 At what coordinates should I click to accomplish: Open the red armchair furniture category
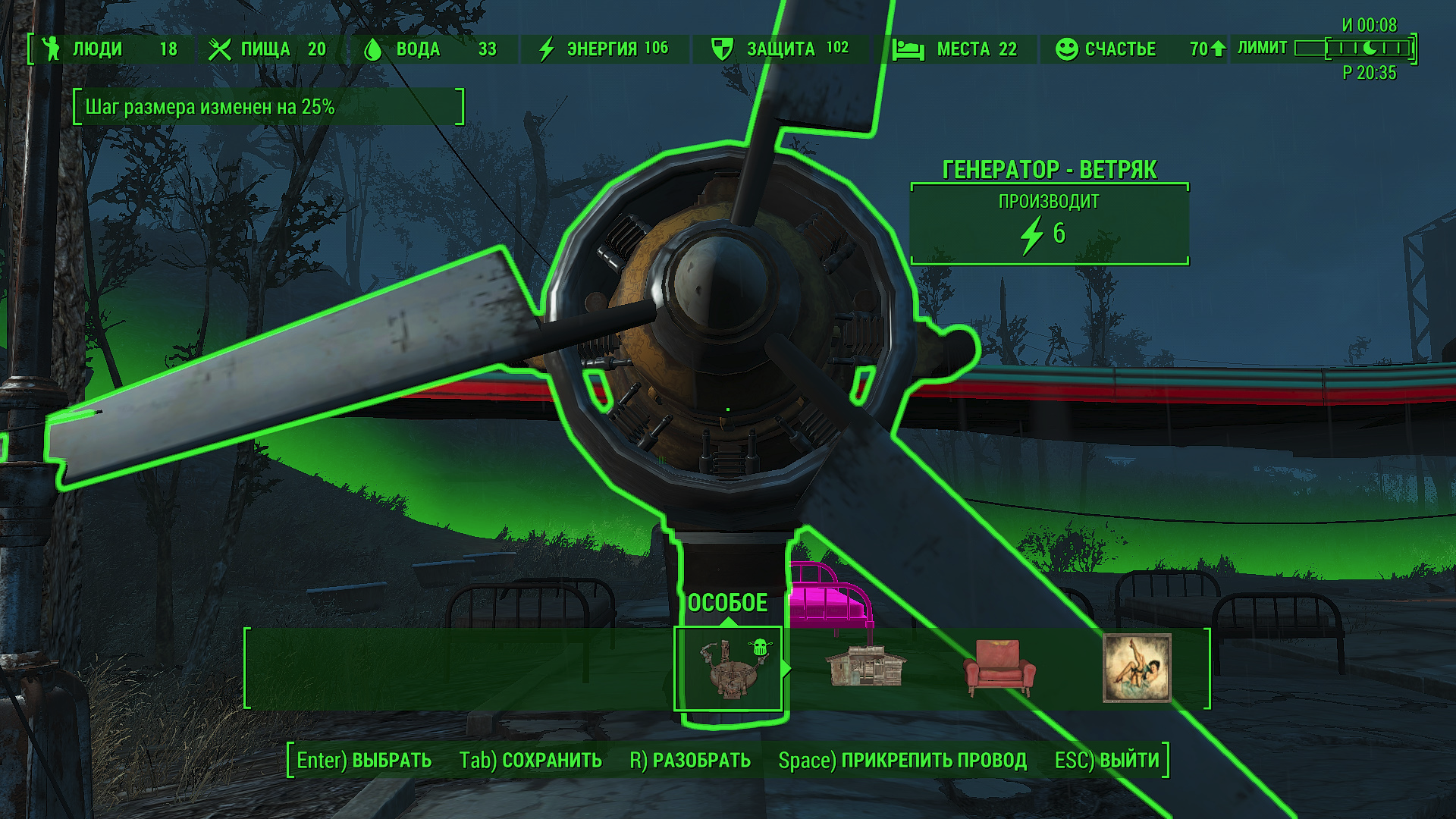coord(999,668)
